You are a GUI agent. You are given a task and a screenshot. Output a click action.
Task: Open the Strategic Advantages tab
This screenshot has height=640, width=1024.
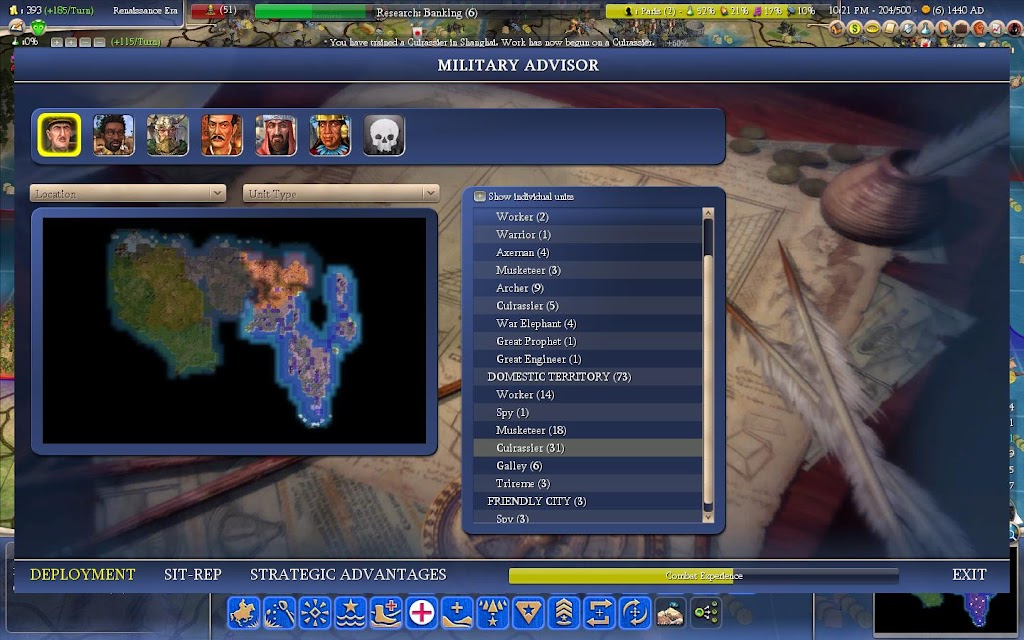(x=348, y=574)
